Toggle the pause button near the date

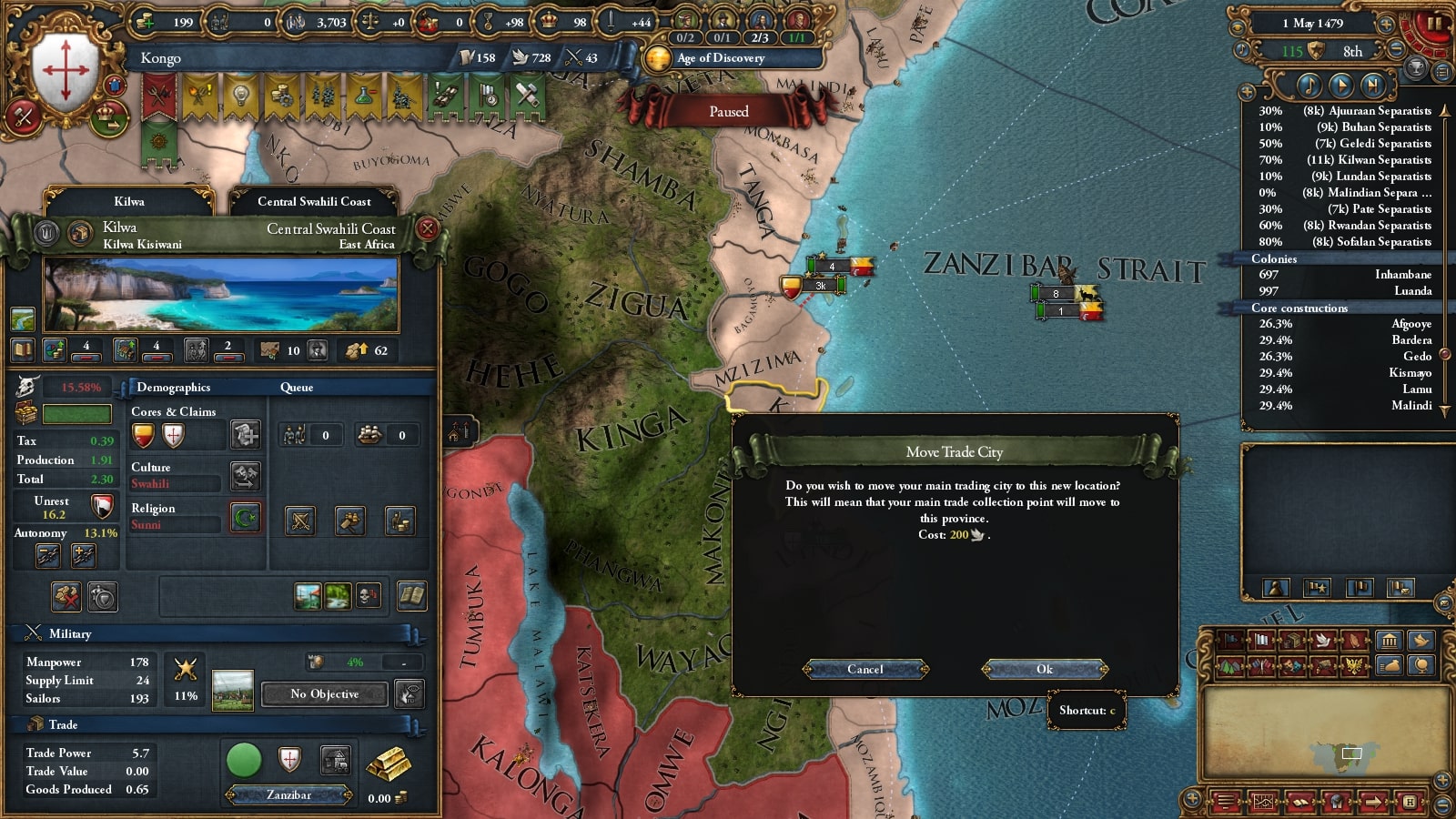point(1433,24)
